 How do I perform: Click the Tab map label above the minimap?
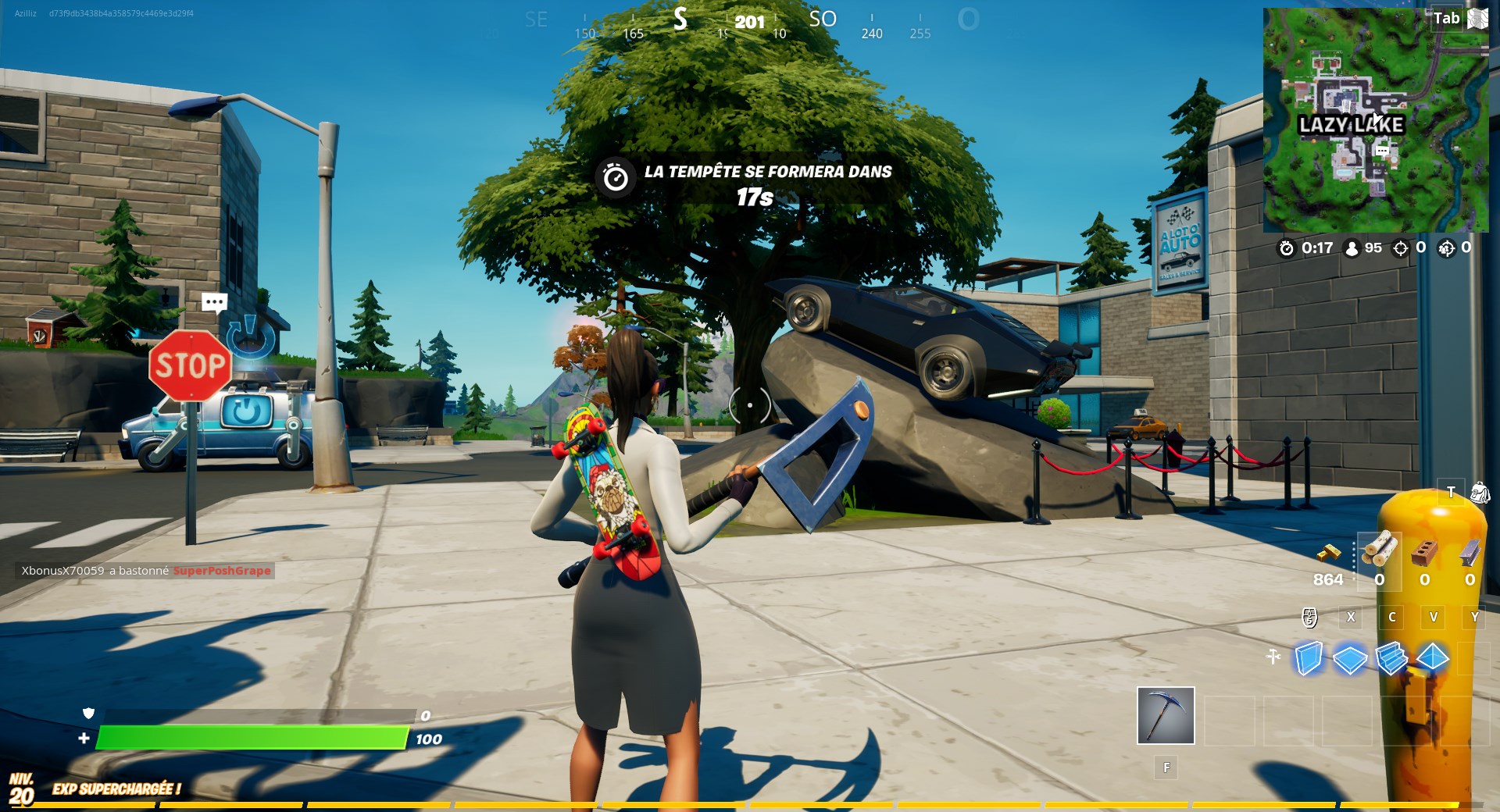[x=1445, y=18]
